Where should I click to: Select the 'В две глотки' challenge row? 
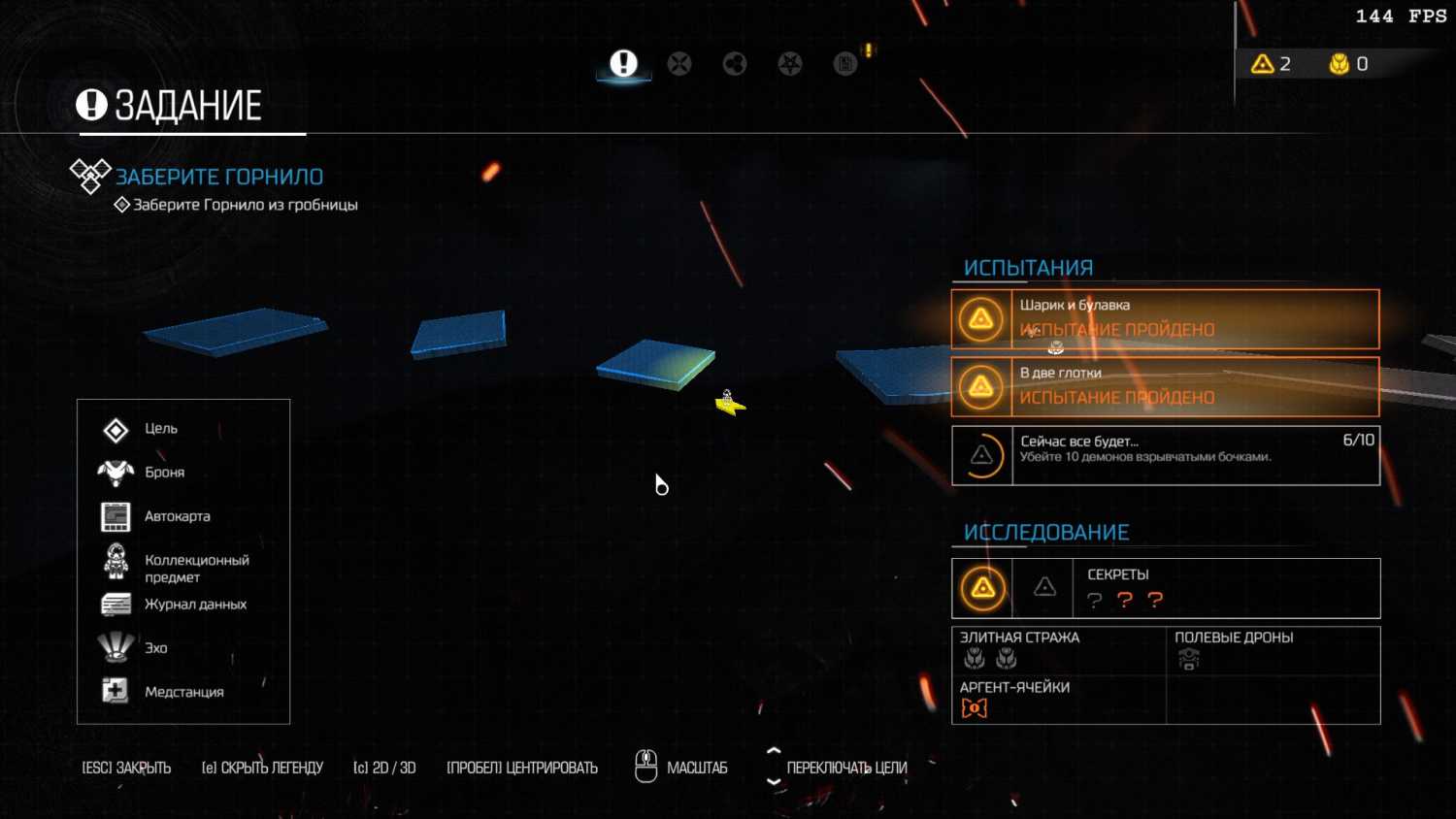click(x=1165, y=386)
